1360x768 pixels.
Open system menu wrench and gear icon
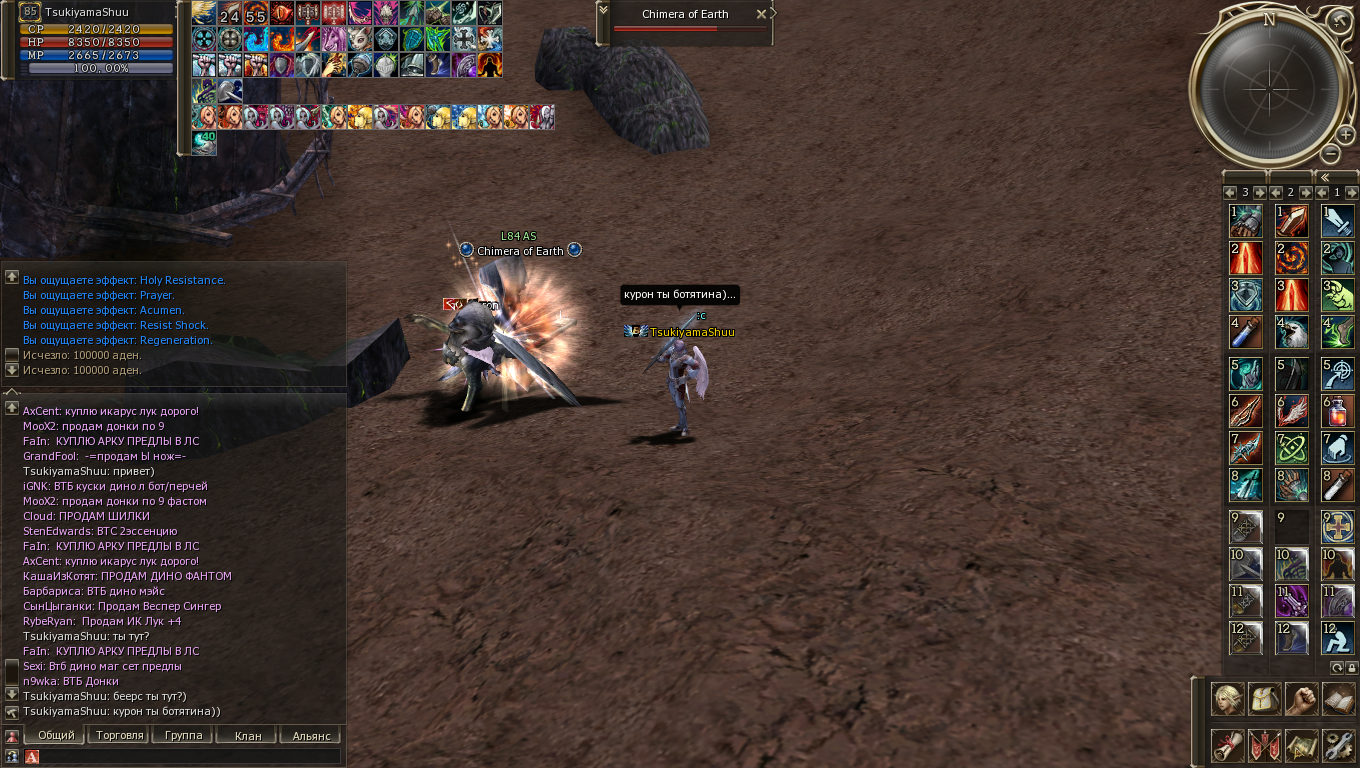(x=1338, y=745)
